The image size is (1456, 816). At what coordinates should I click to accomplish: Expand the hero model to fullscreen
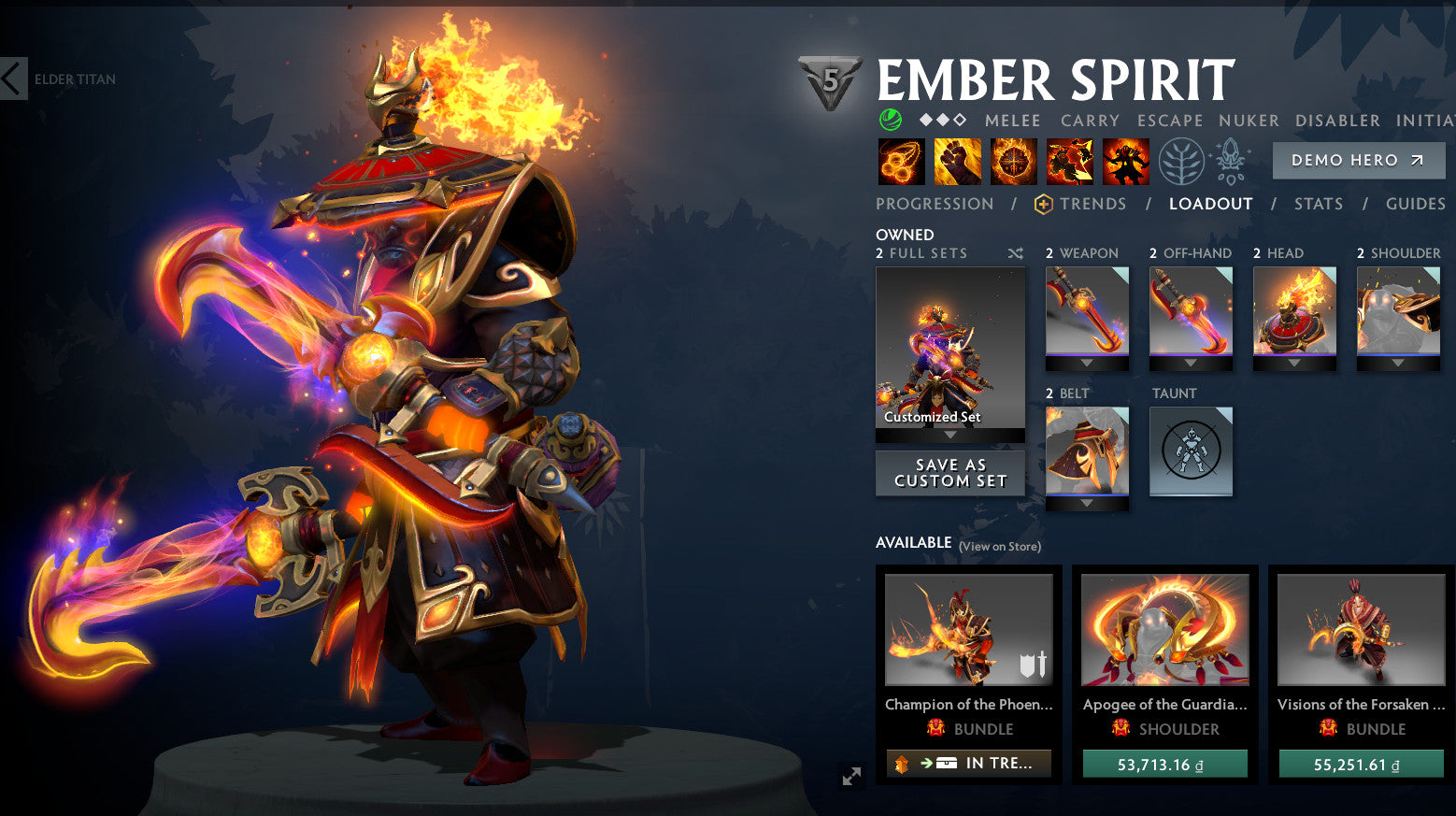(x=851, y=777)
